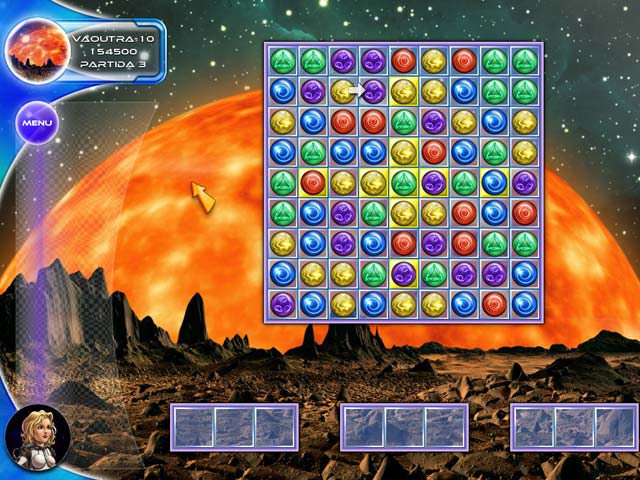Viewport: 640px width, 480px height.
Task: Click the blonde astronaut character portrait
Action: [37, 438]
